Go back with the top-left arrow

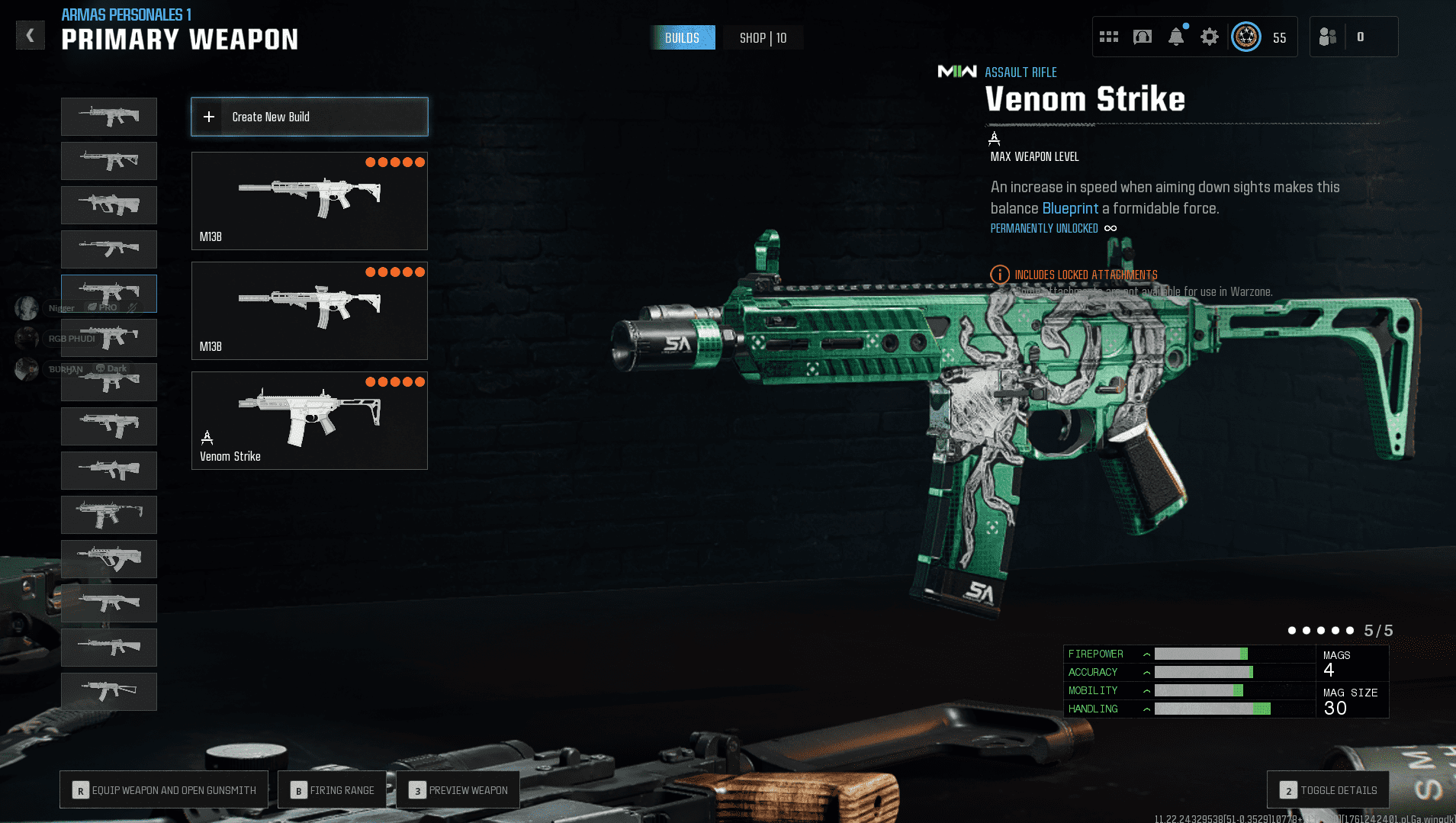pyautogui.click(x=31, y=35)
